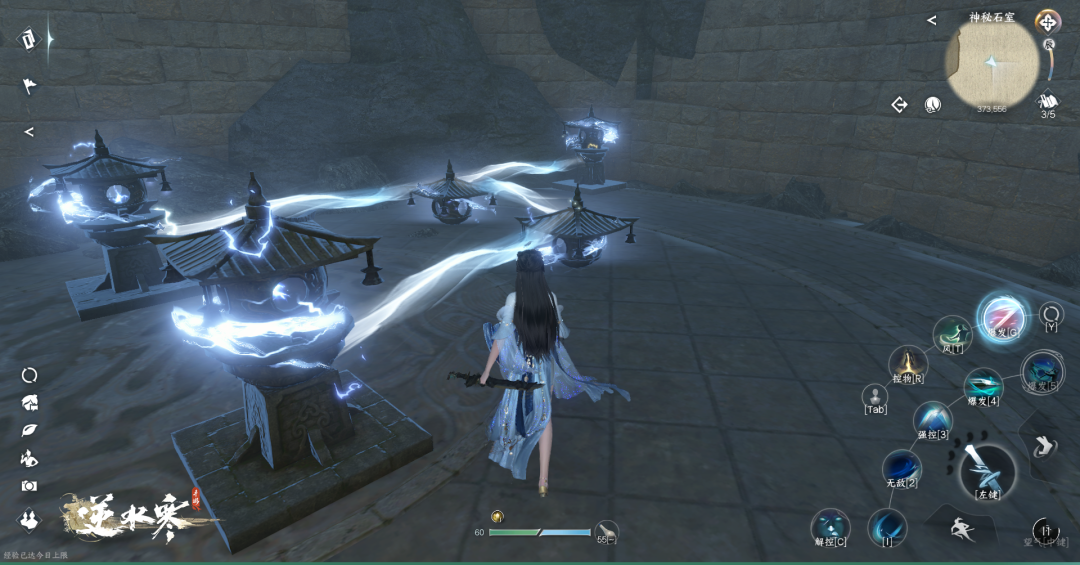The image size is (1080, 565).
Task: Expand the left side panel arrow
Action: [29, 132]
